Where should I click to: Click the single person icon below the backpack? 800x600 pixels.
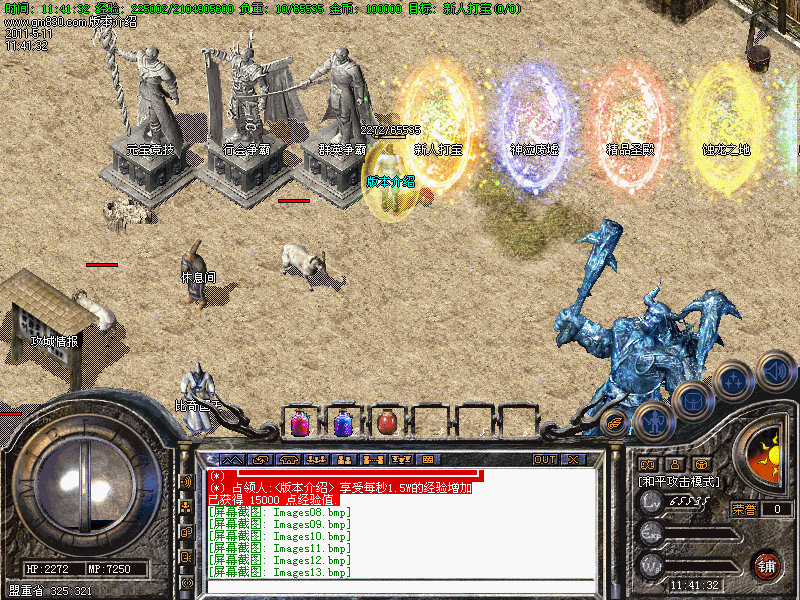click(x=674, y=464)
